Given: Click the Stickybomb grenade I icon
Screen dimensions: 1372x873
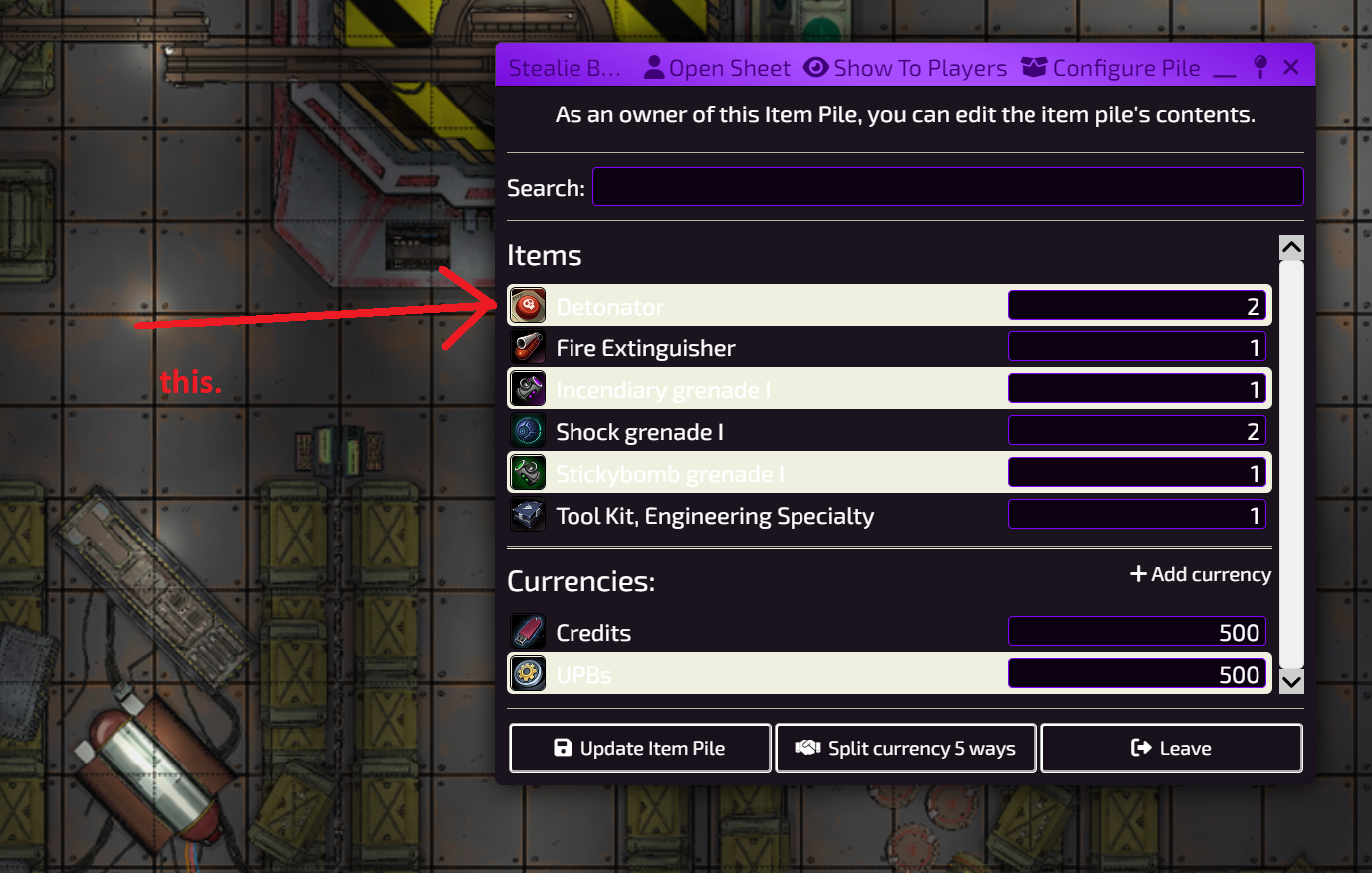Looking at the screenshot, I should click(x=528, y=472).
